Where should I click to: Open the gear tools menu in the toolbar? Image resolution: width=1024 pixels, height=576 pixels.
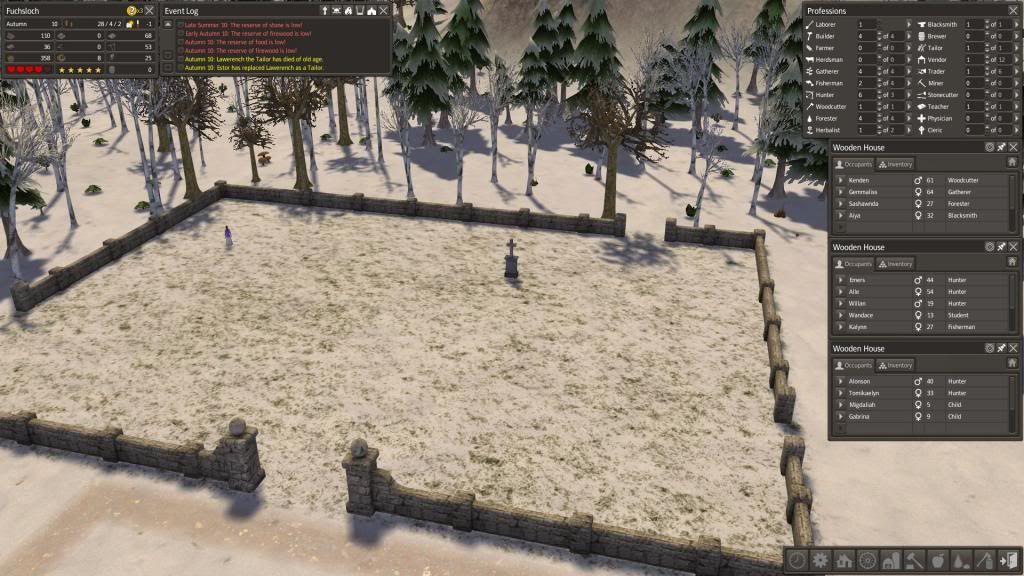(x=821, y=561)
